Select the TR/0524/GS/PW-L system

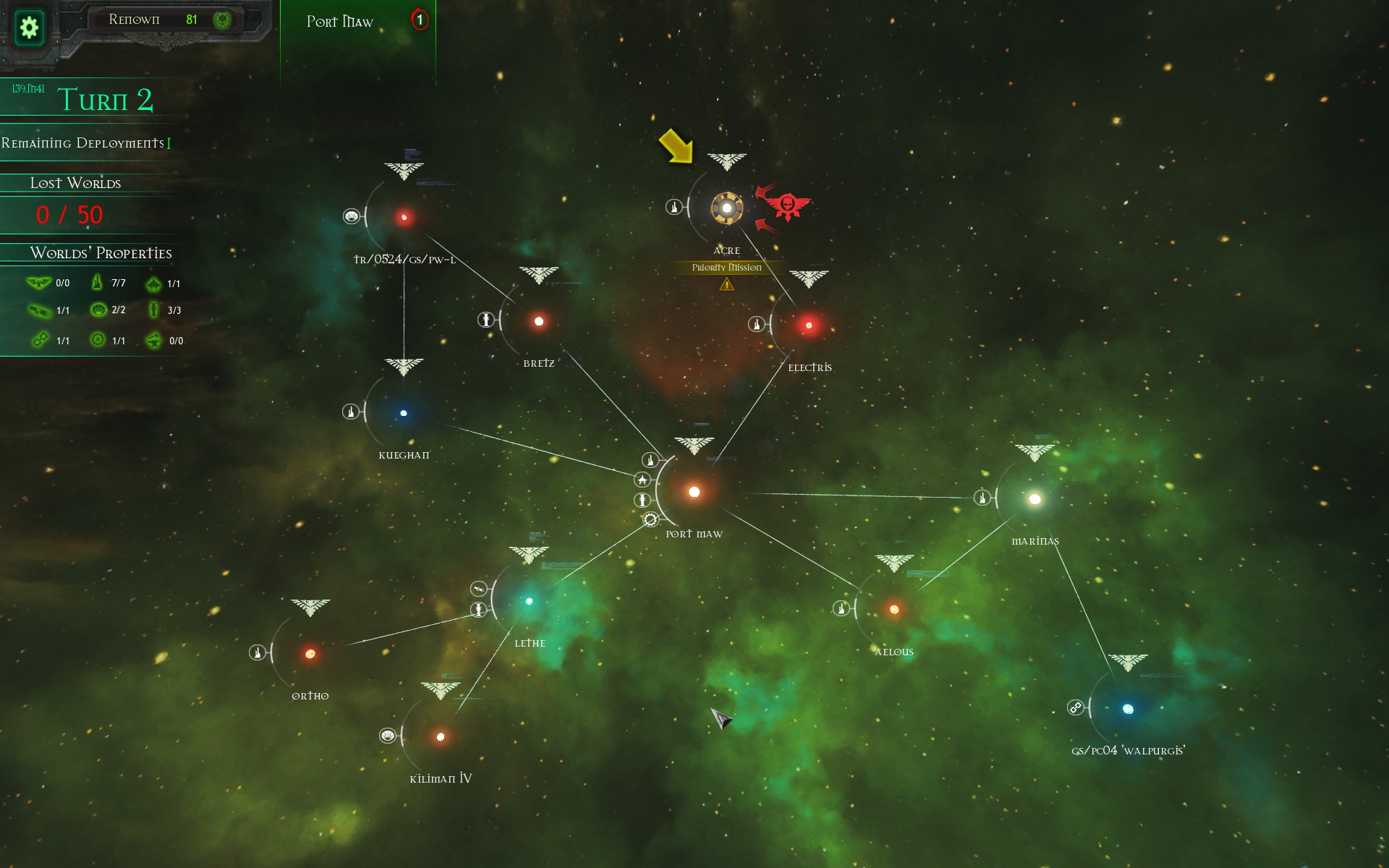coord(404,217)
